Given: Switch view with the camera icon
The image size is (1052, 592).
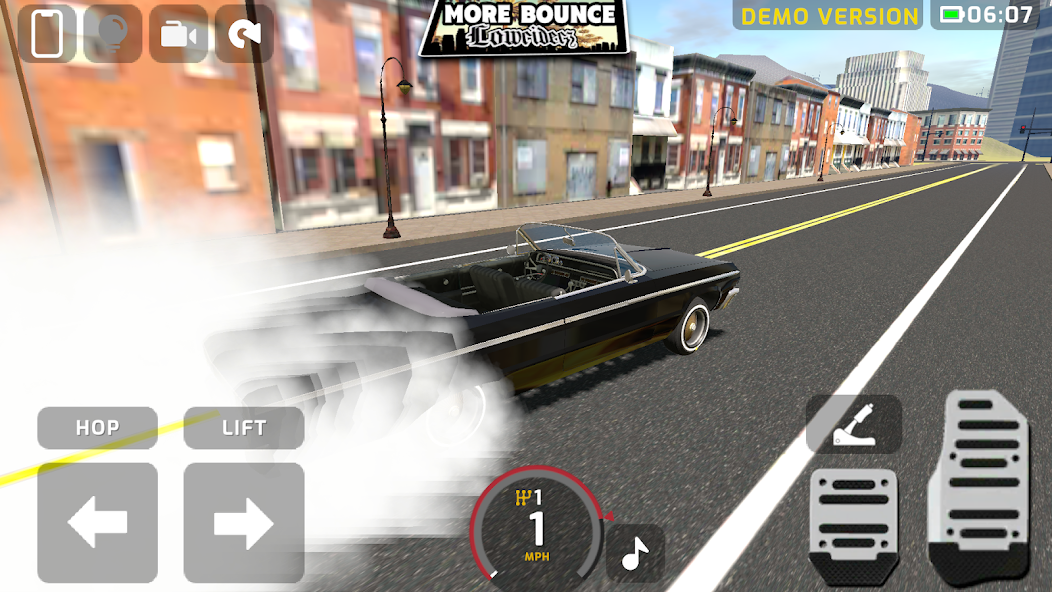Looking at the screenshot, I should (179, 34).
